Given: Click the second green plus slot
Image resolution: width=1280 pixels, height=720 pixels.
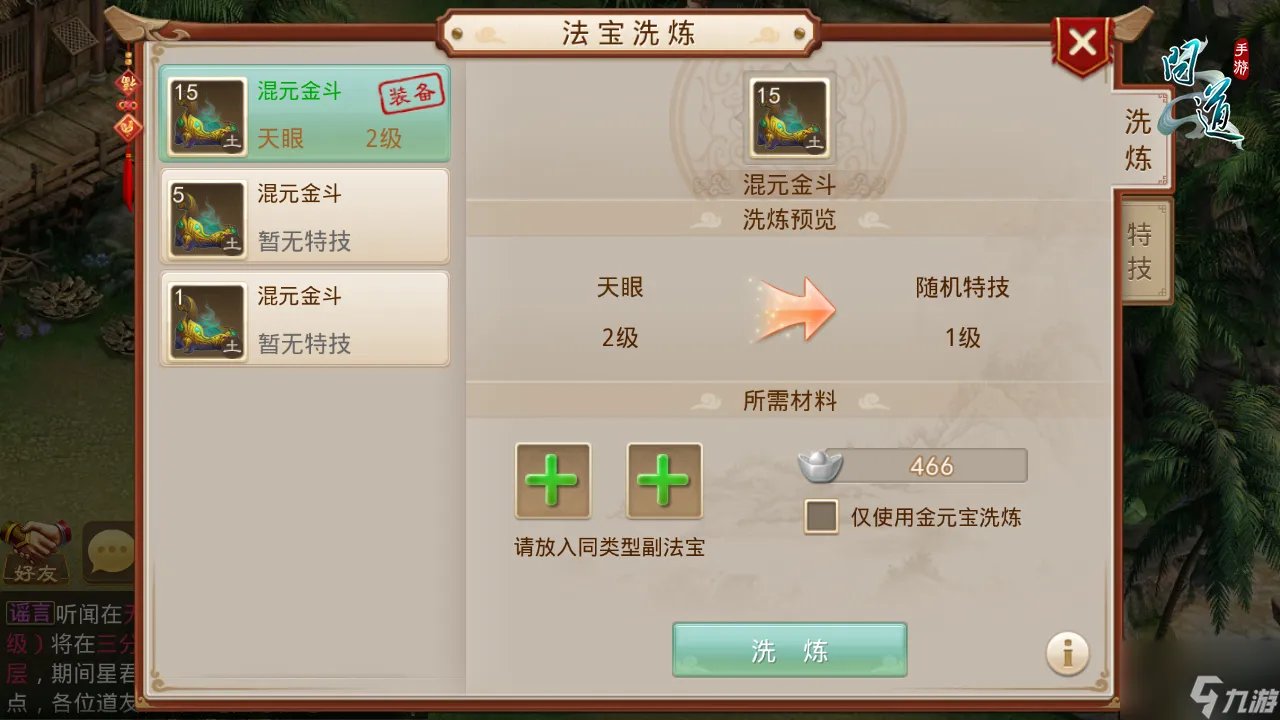Looking at the screenshot, I should coord(664,481).
